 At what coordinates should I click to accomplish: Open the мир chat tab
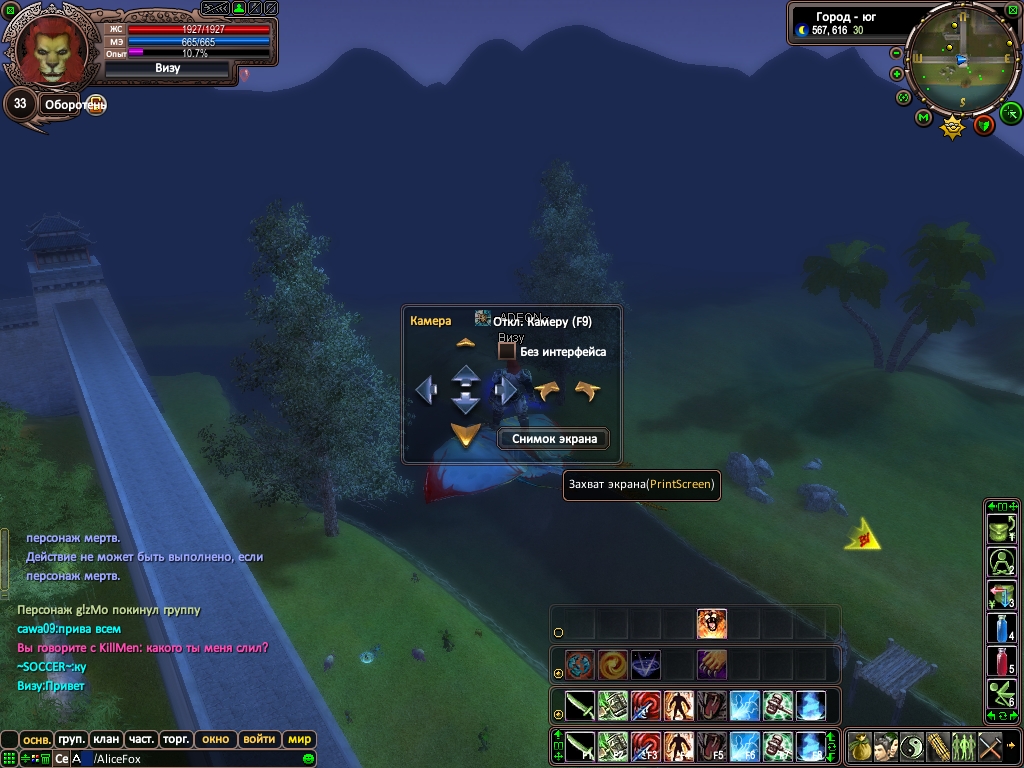(x=299, y=739)
